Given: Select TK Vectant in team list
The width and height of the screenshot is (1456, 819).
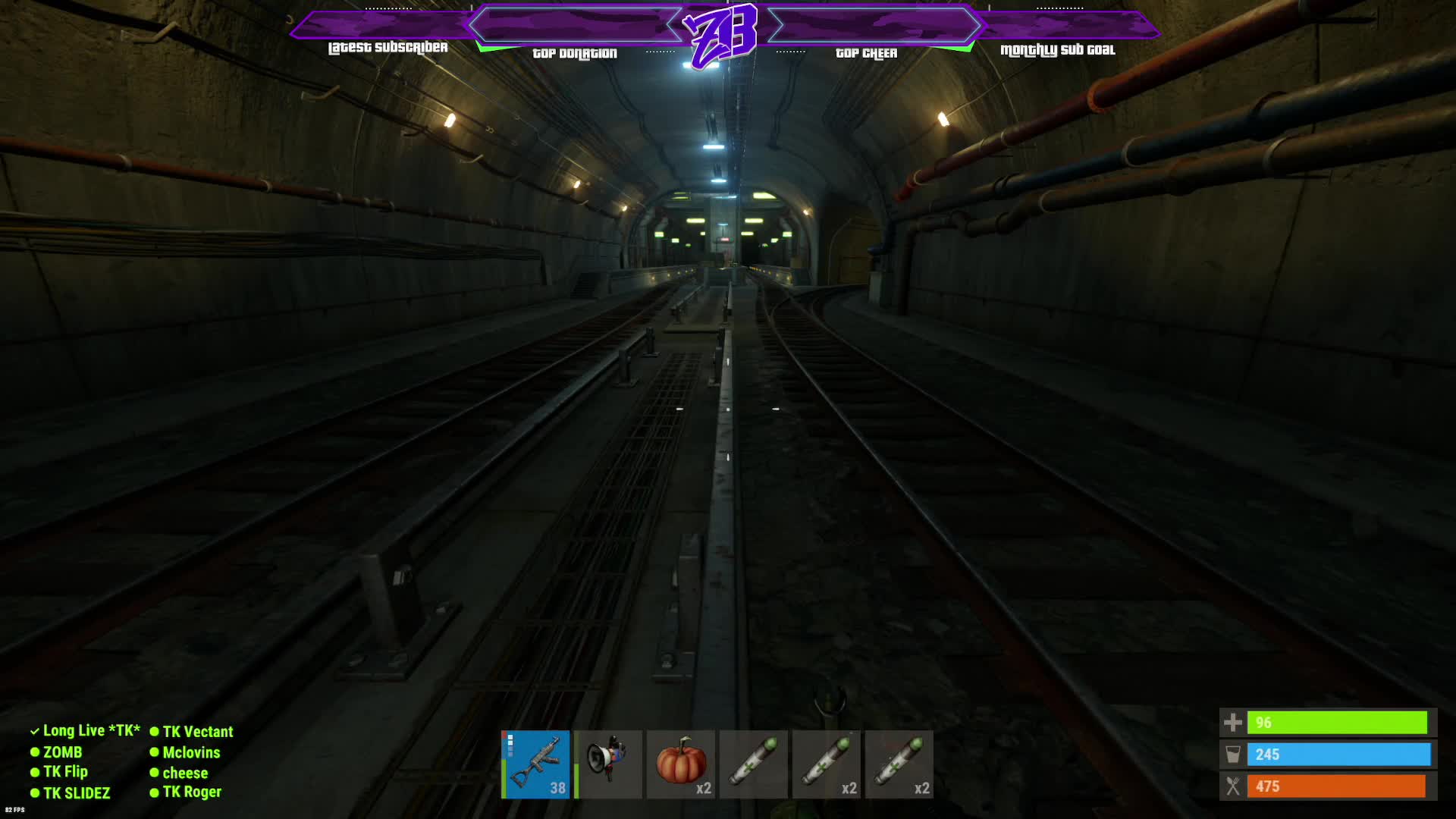Looking at the screenshot, I should (x=197, y=732).
